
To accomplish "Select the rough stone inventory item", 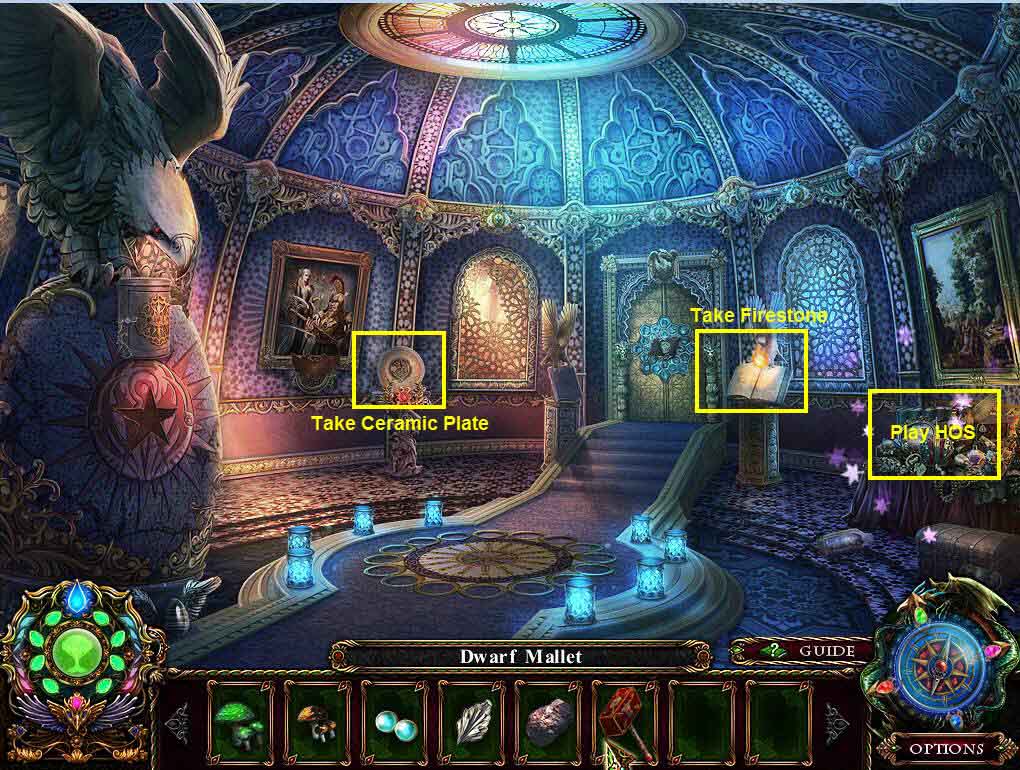I will [551, 719].
